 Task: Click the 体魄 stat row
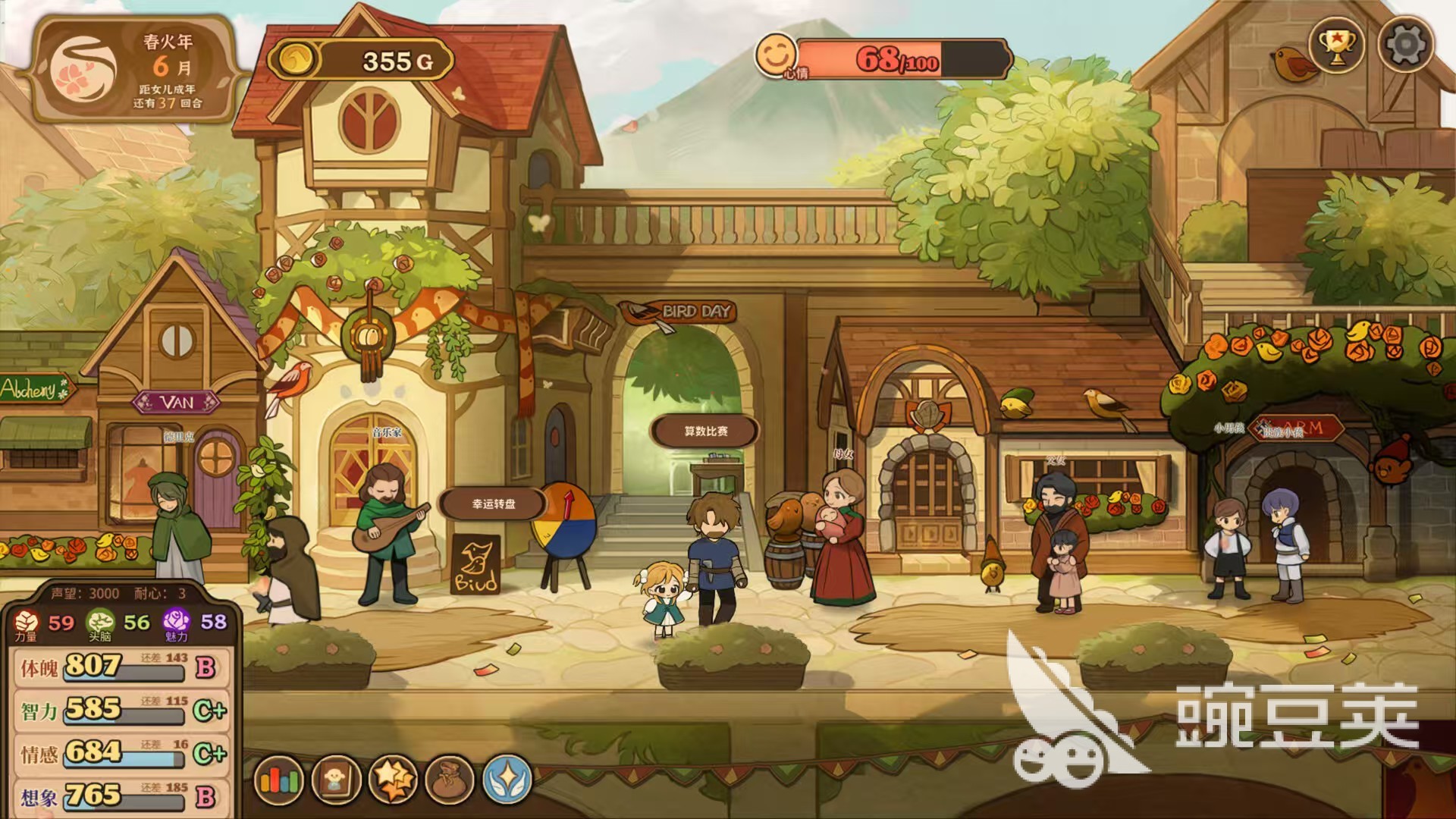click(x=121, y=667)
